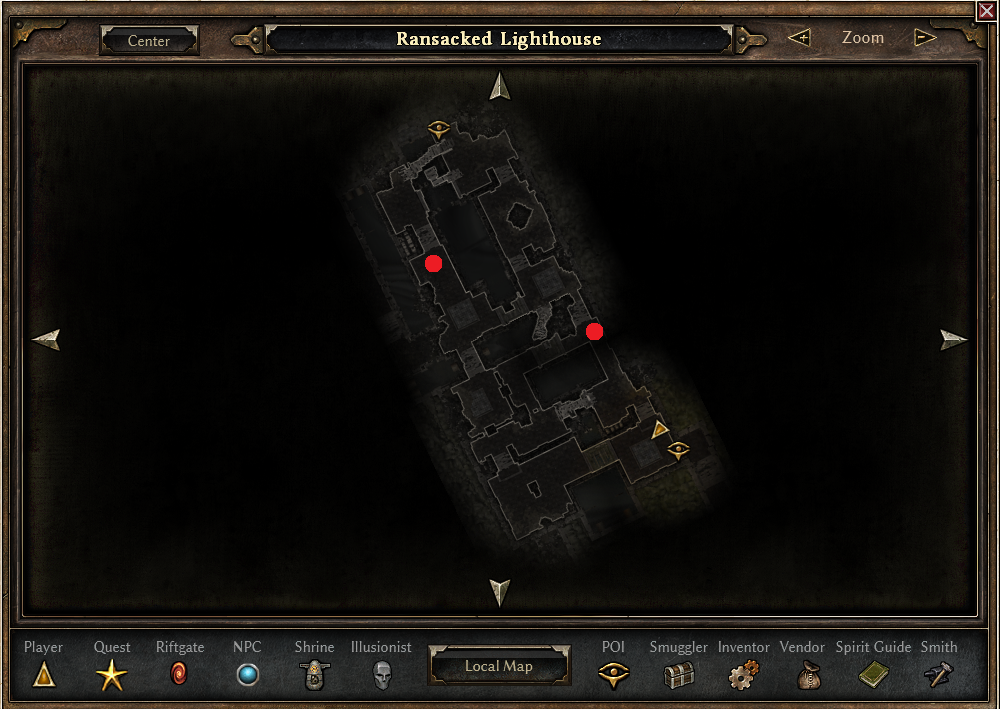Close the map window
Viewport: 1000px width, 709px height.
pos(986,11)
